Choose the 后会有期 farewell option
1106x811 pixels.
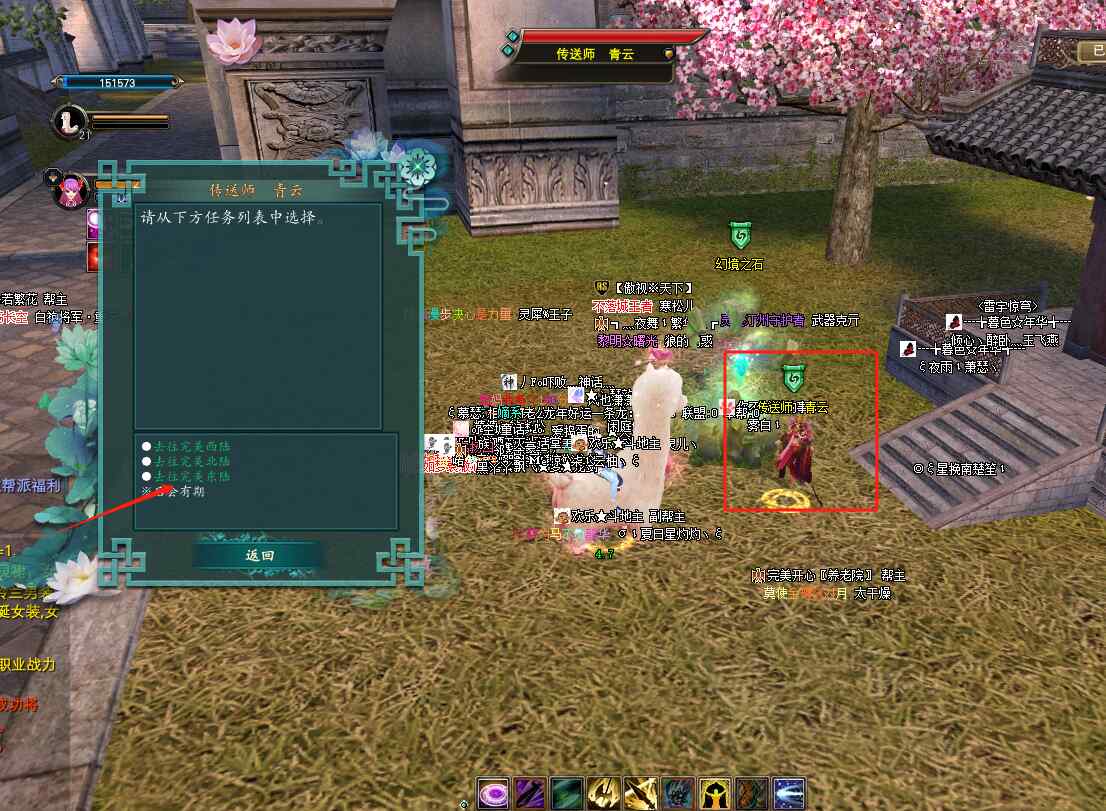[x=180, y=492]
